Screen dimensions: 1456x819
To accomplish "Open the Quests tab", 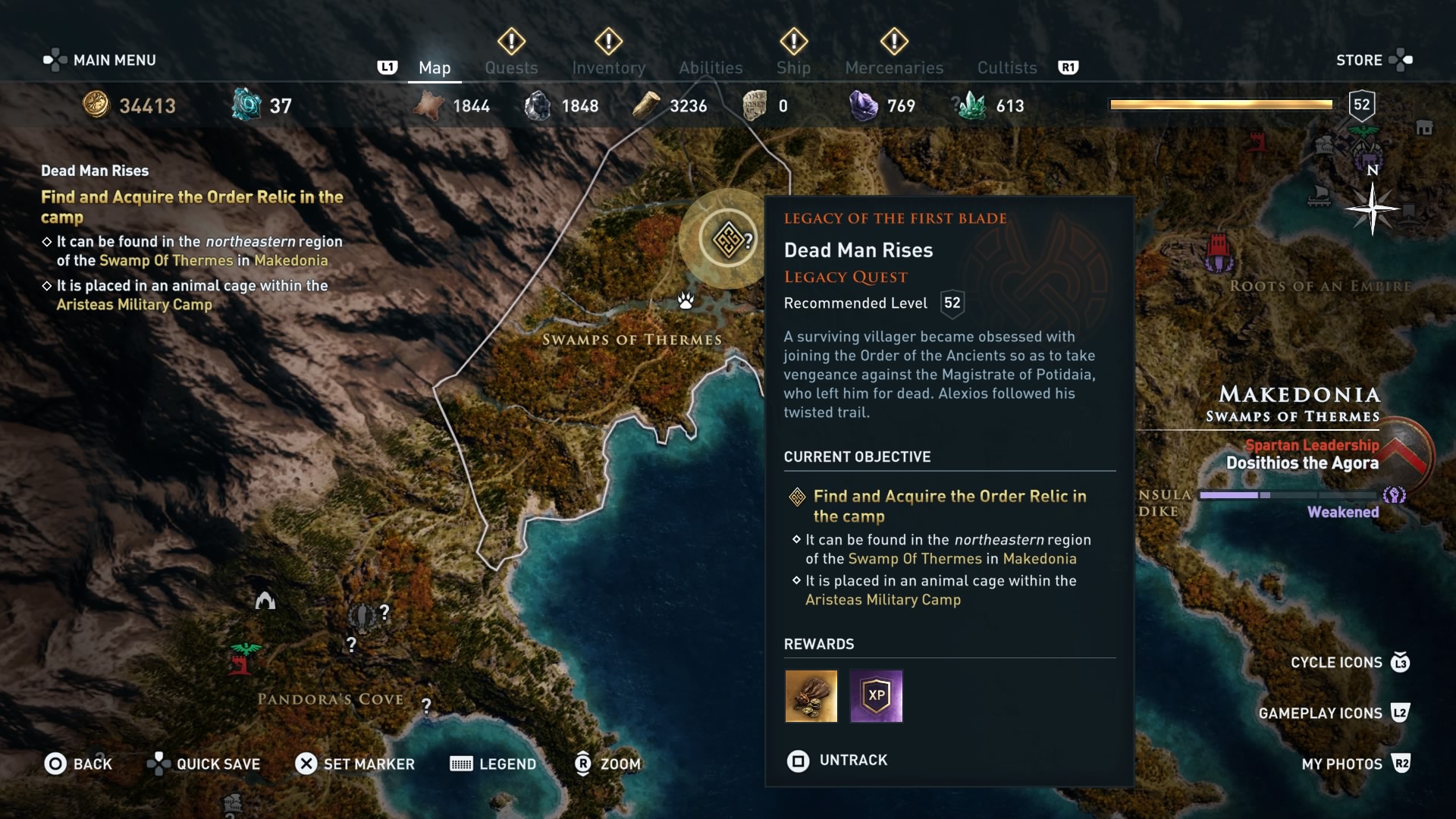I will point(511,67).
